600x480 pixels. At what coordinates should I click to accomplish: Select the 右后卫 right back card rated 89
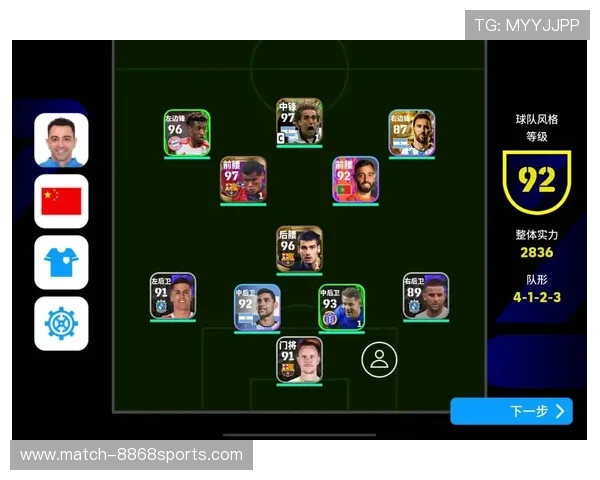point(426,296)
